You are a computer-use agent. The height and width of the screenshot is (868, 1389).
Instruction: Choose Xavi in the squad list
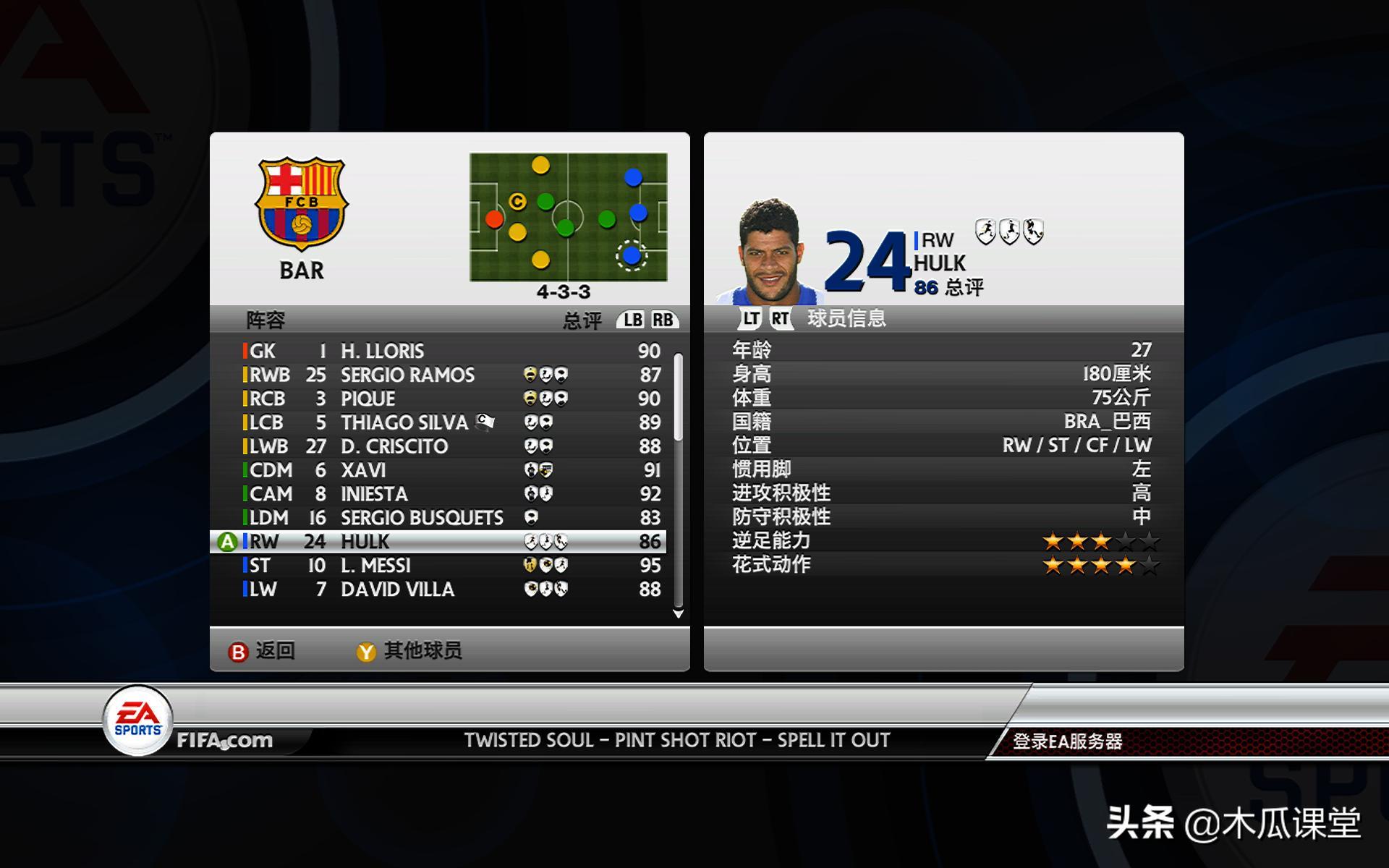(449, 470)
